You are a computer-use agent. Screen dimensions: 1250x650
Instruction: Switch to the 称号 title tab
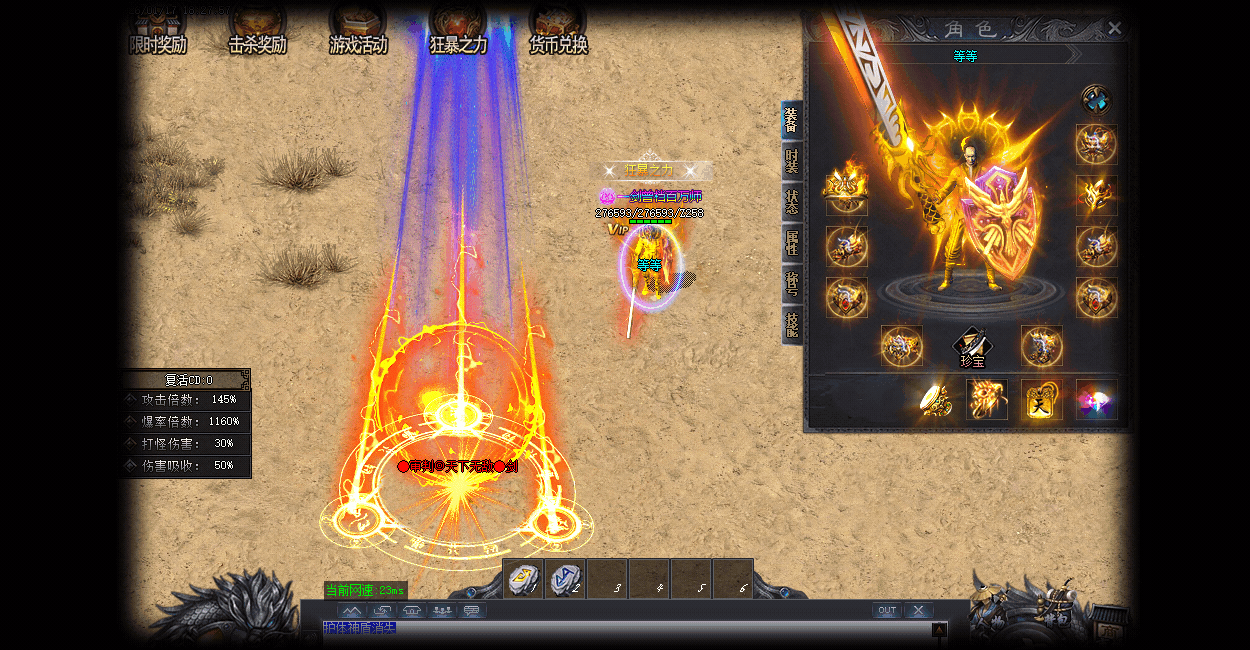(x=792, y=284)
